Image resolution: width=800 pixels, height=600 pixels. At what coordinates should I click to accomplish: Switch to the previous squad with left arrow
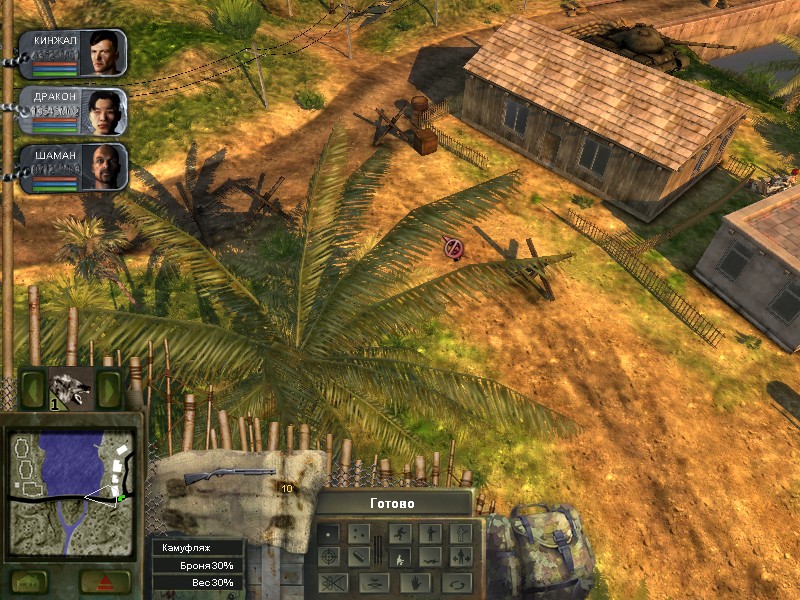pyautogui.click(x=32, y=389)
